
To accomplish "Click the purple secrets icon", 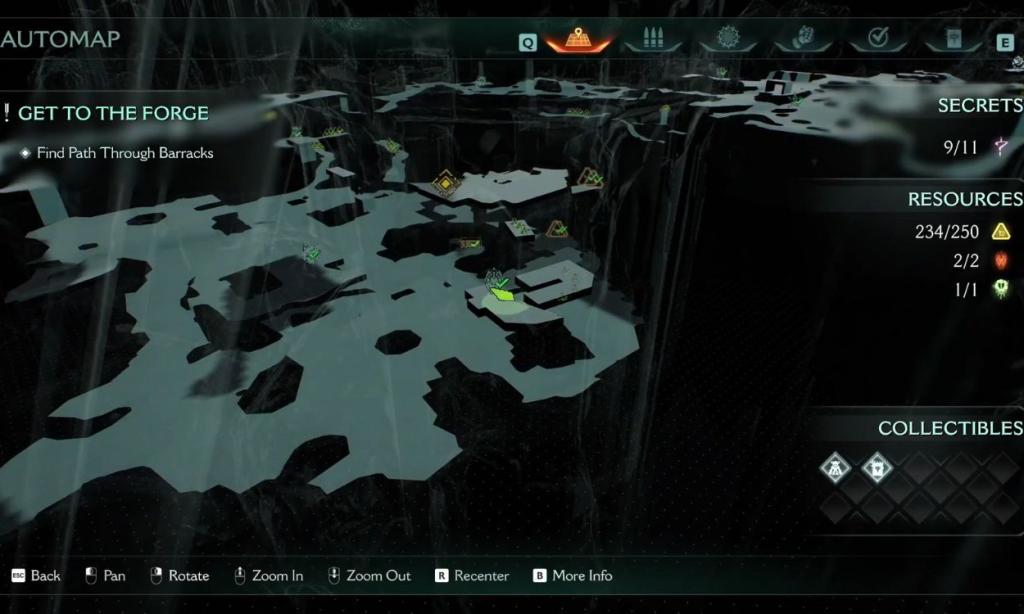I will [x=1000, y=148].
